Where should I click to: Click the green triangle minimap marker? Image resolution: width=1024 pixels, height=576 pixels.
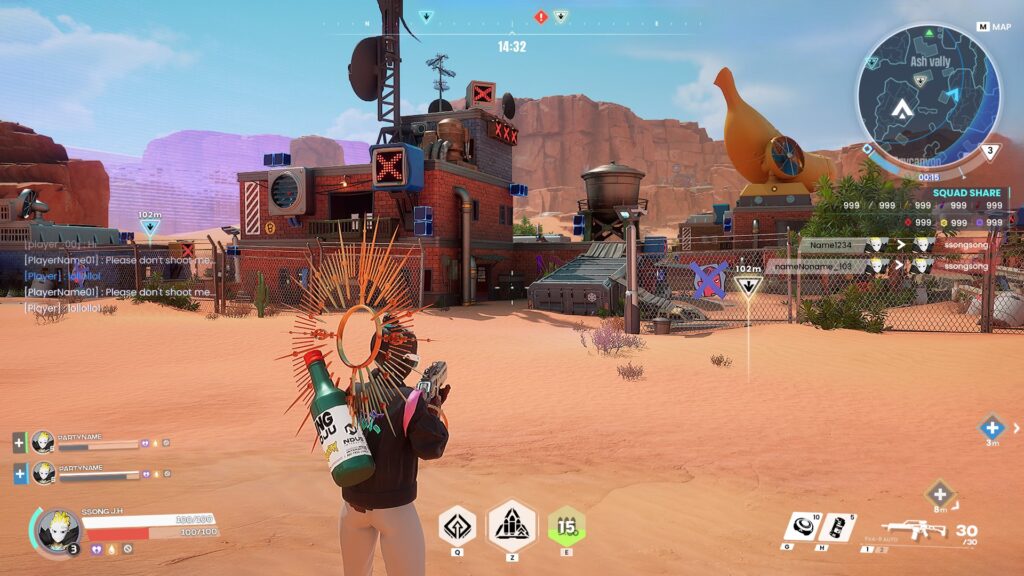(930, 33)
